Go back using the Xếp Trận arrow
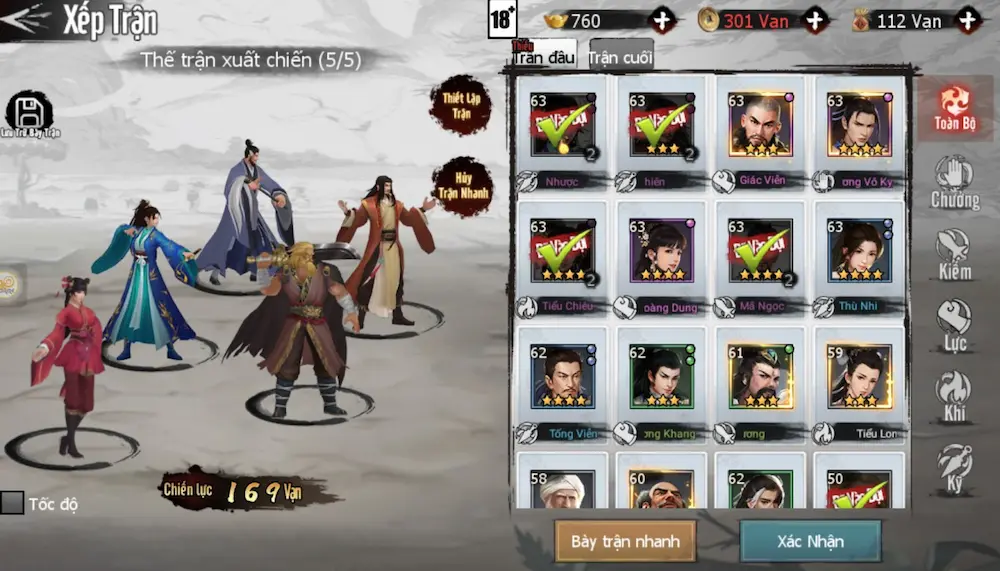The image size is (1000, 571). tap(27, 20)
